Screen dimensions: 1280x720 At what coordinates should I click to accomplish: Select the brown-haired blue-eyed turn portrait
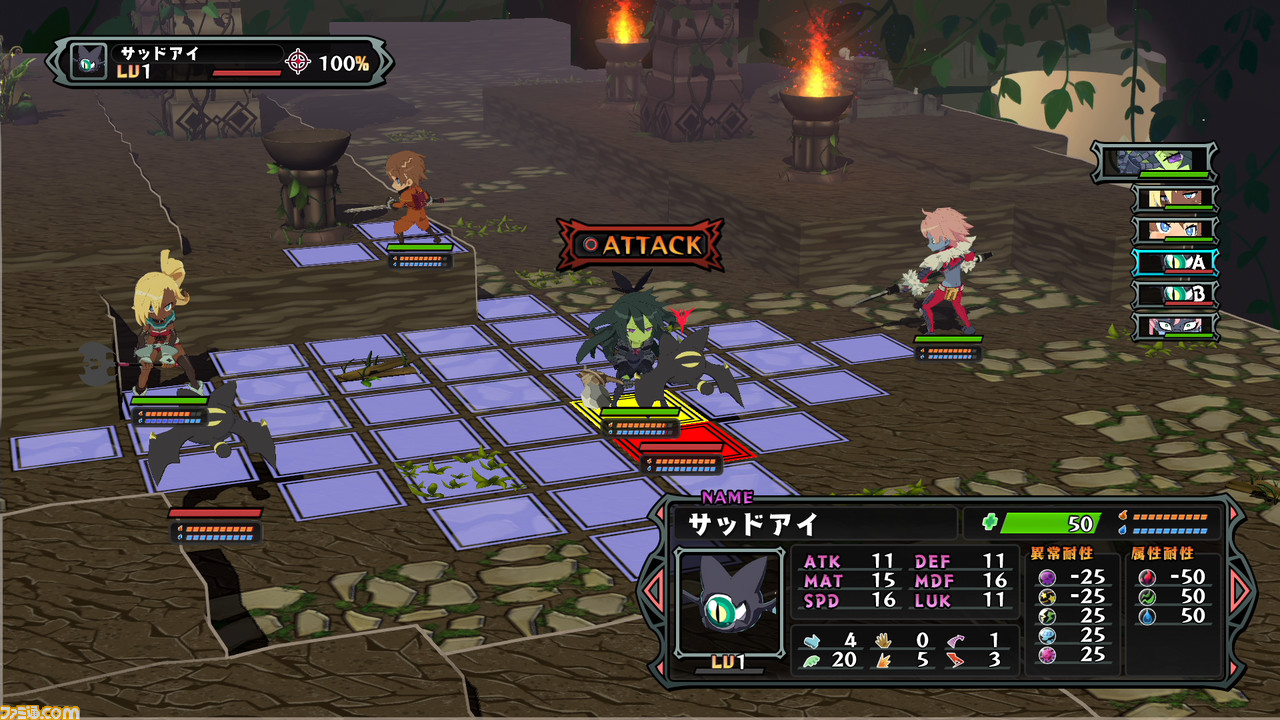[1175, 230]
